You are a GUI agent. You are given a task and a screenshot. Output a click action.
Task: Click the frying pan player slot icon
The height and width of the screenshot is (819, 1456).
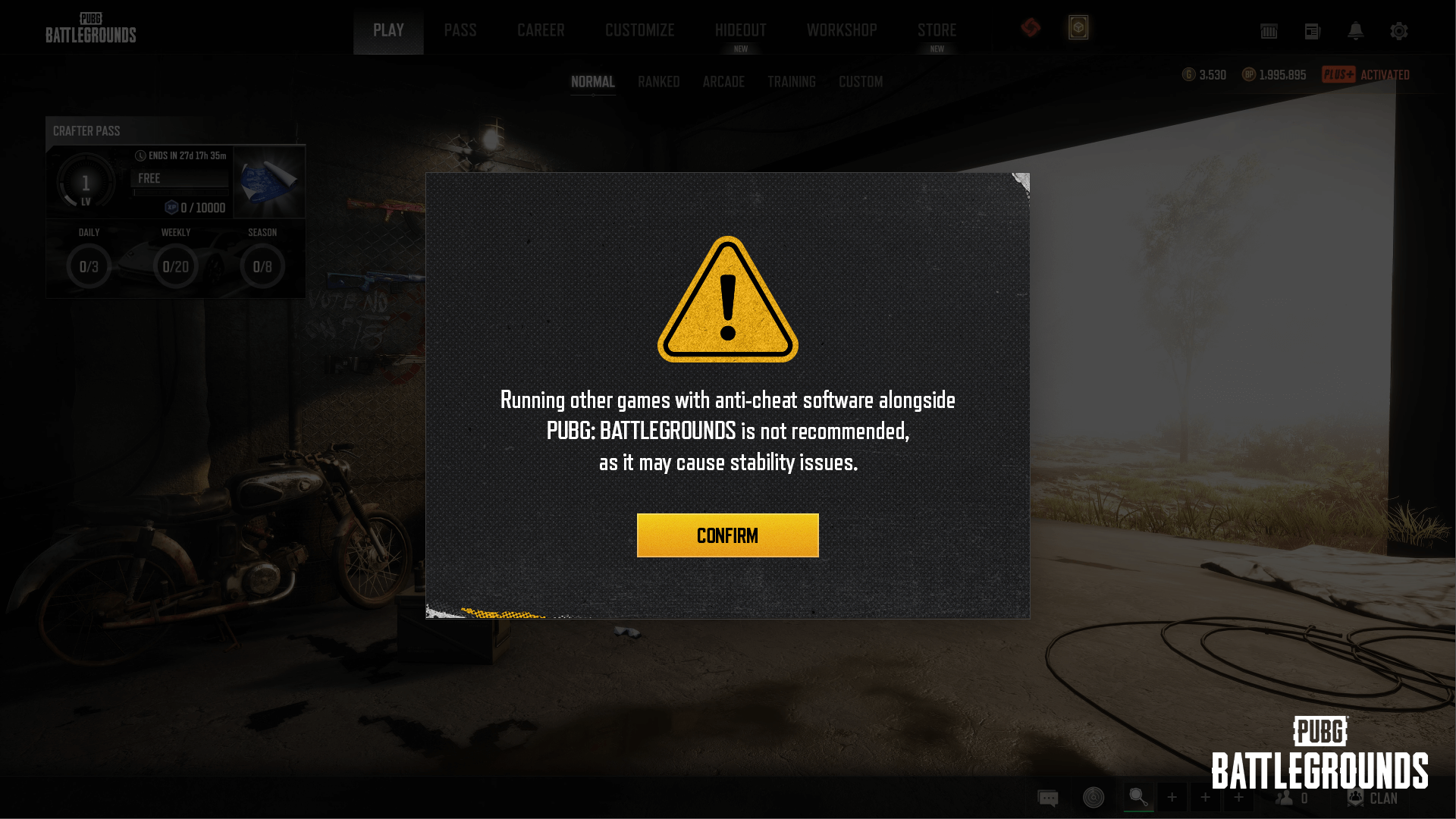coord(1138,796)
